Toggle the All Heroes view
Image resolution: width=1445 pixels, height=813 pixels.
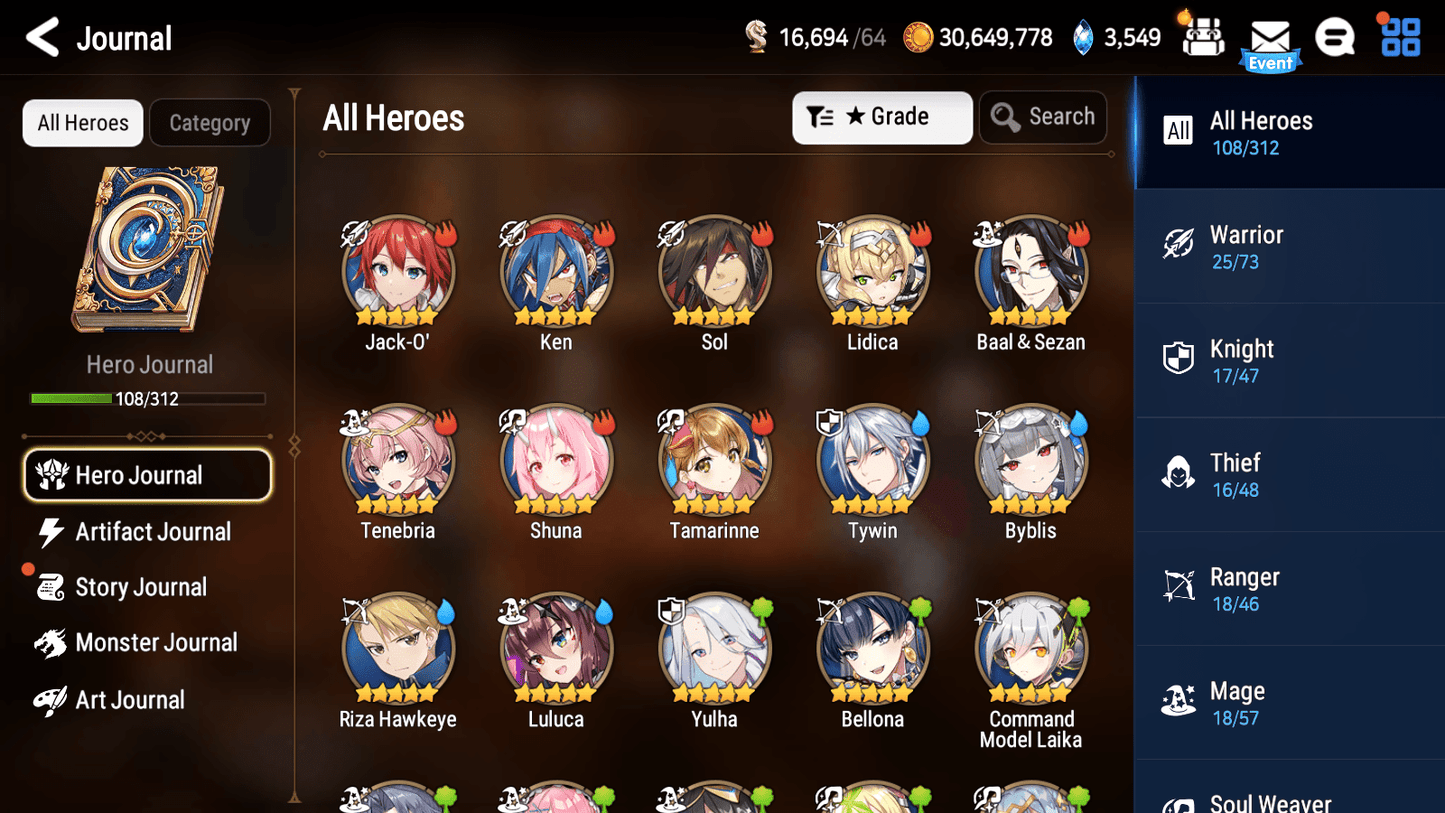82,122
